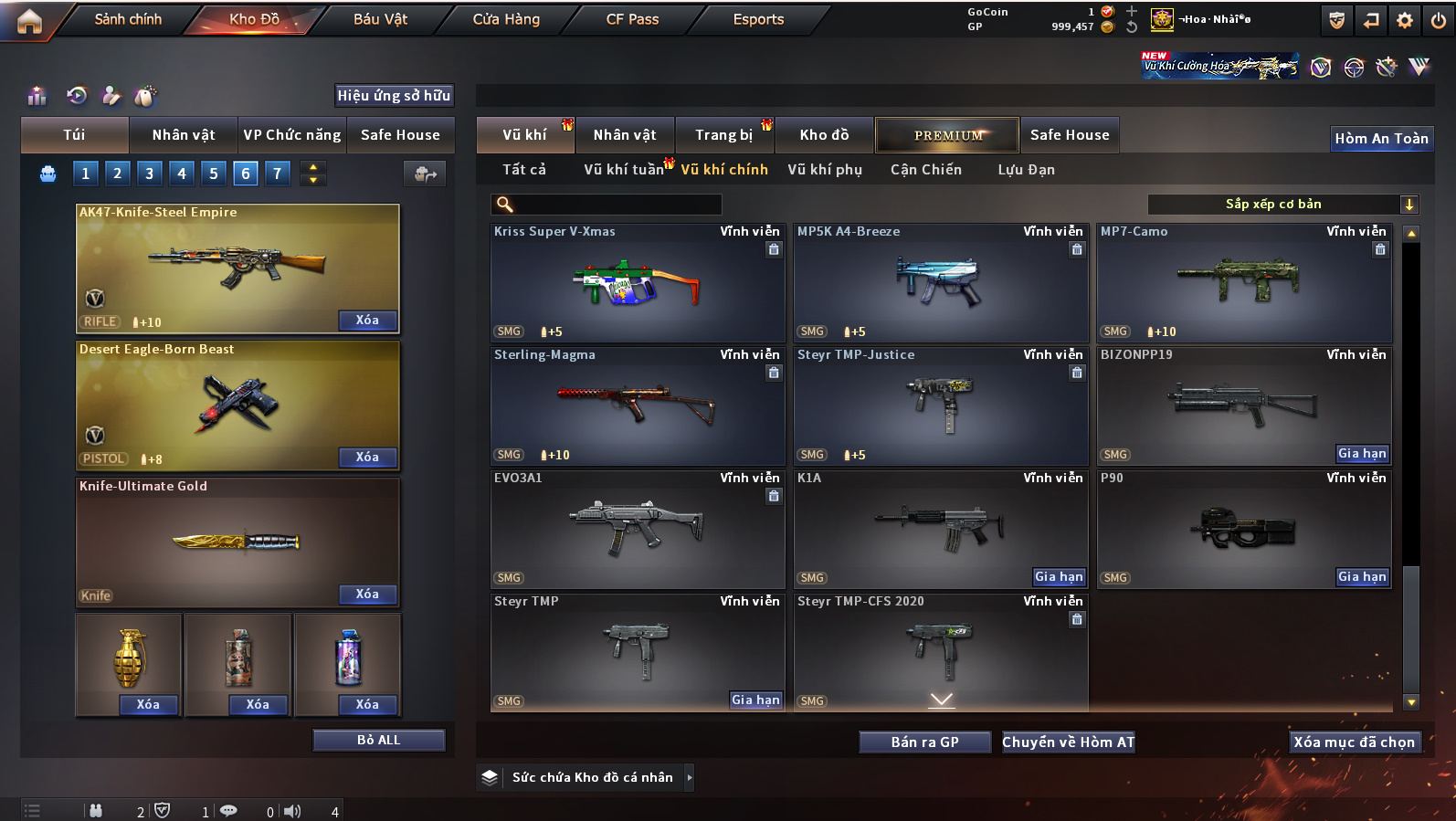Open the Sảnh chính lobby tab
Screen dimensions: 1456x821
(x=128, y=19)
